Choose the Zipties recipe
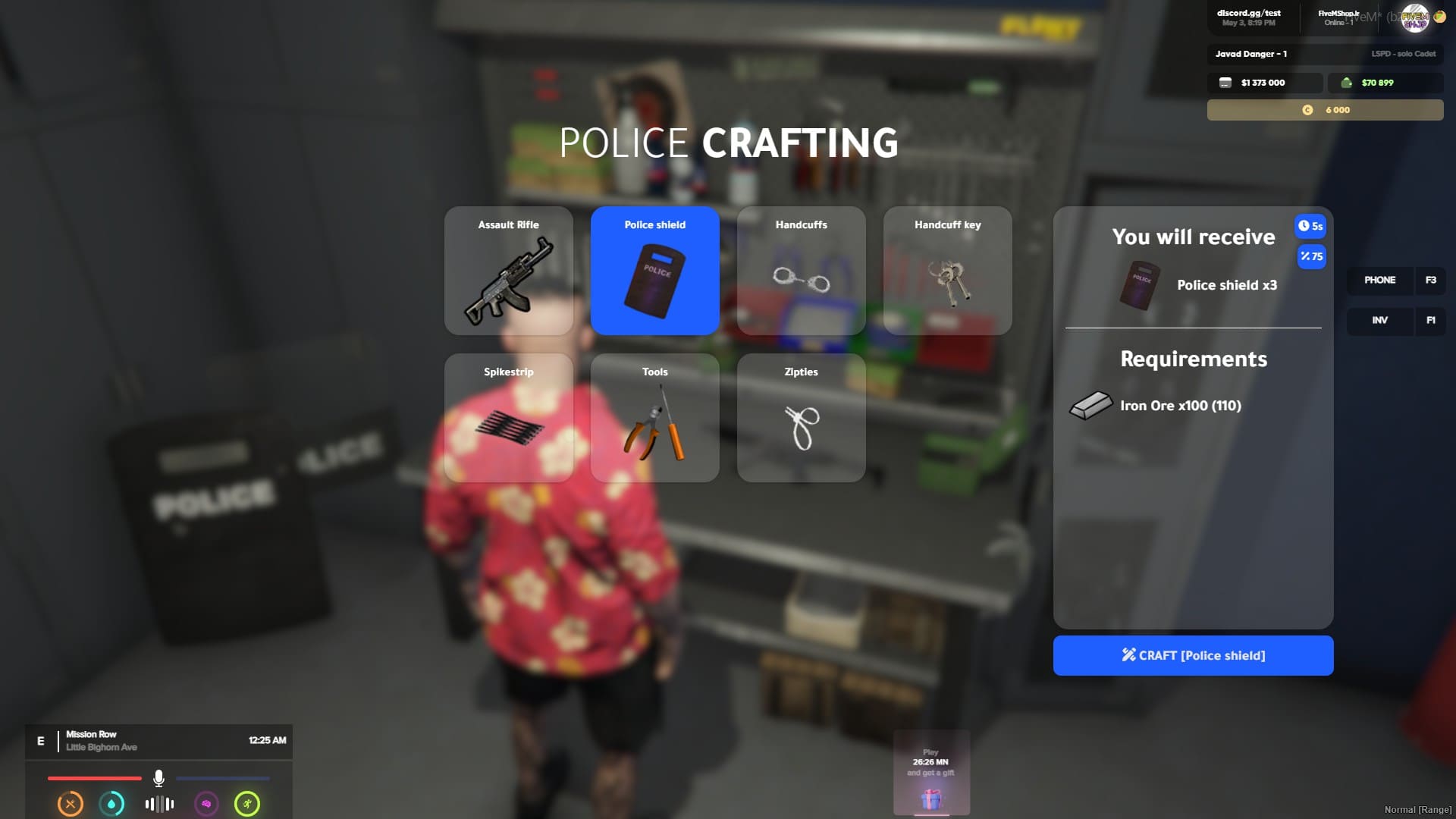 802,418
